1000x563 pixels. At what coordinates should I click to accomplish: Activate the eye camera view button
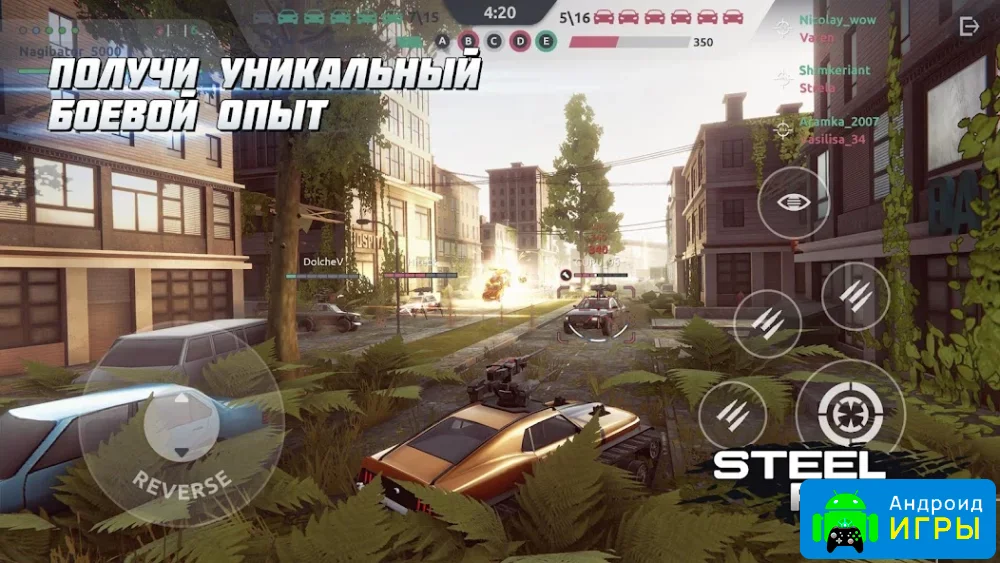[x=792, y=202]
